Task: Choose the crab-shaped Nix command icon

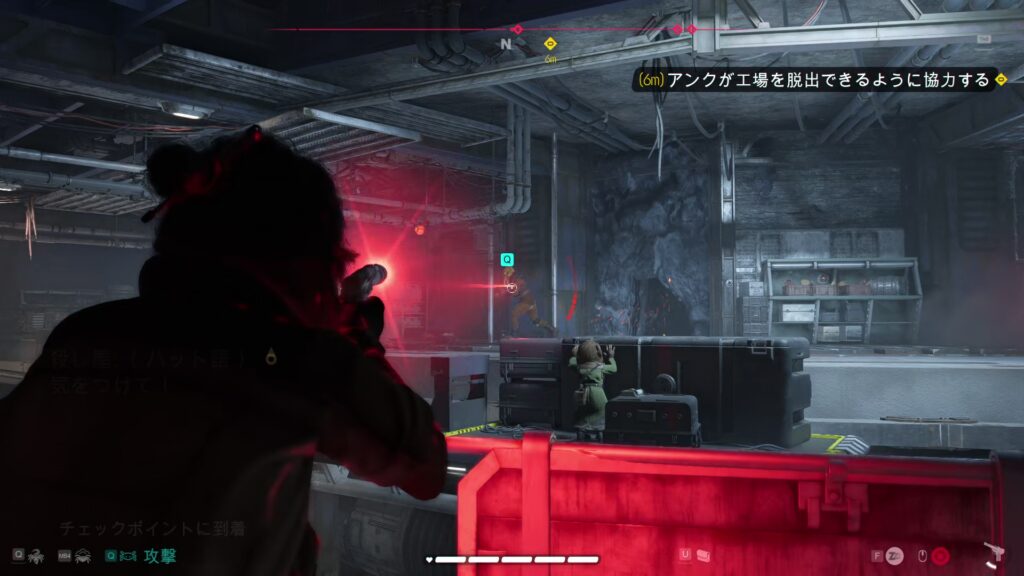Action: tap(83, 555)
